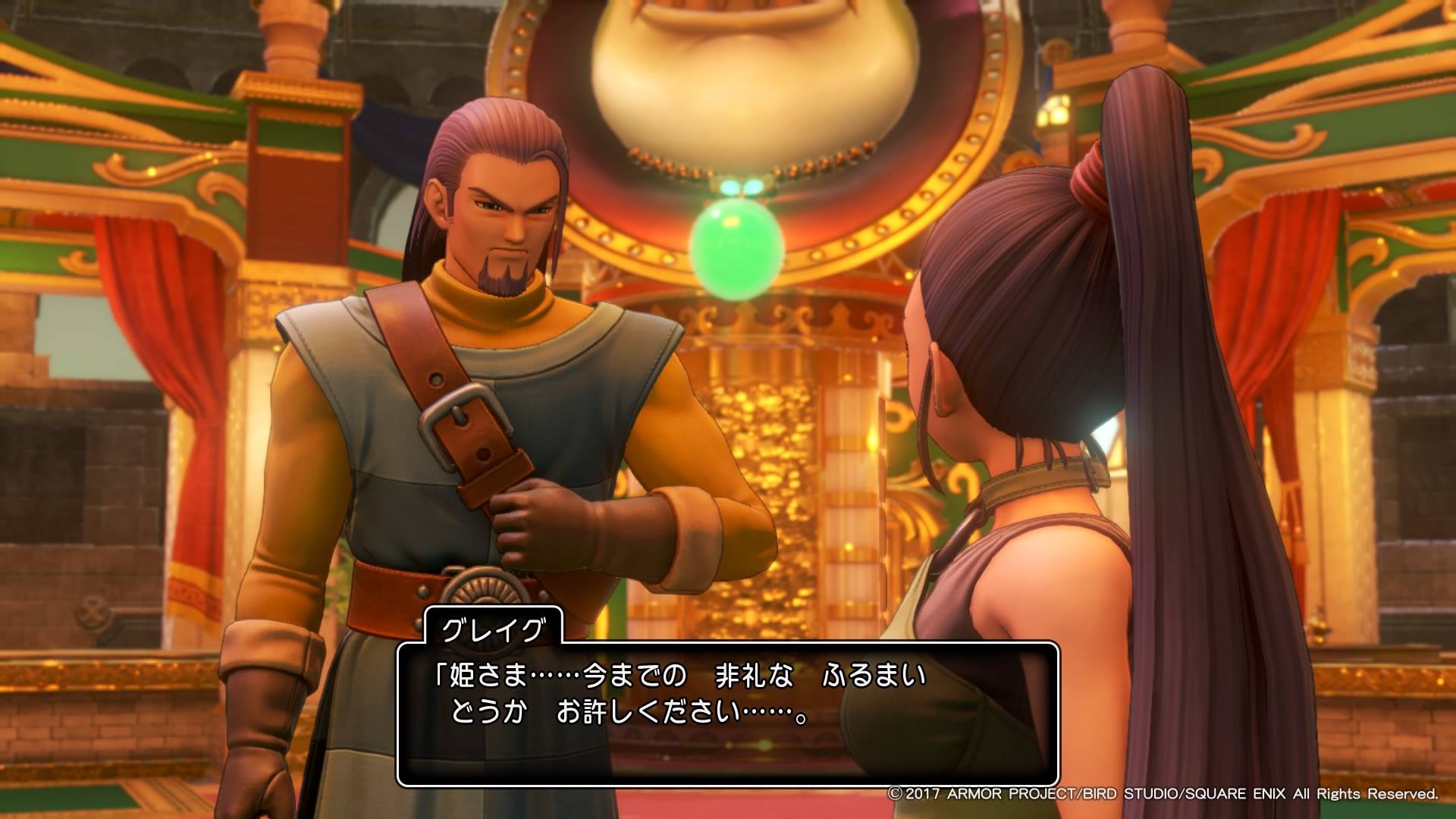Advance the グレイグ dialogue text box
The width and height of the screenshot is (1456, 819).
coord(727,714)
